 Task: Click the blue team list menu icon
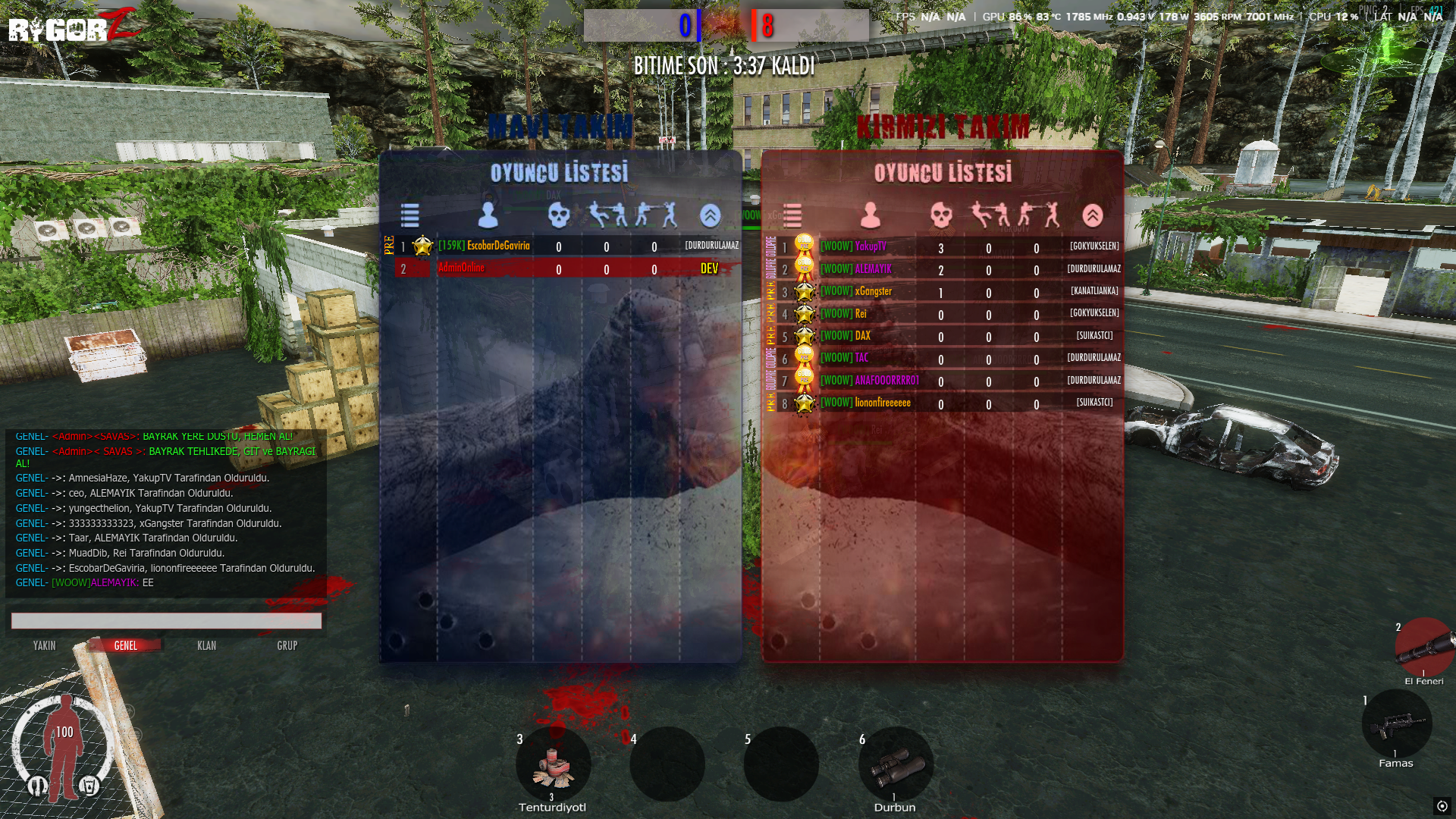pos(410,215)
